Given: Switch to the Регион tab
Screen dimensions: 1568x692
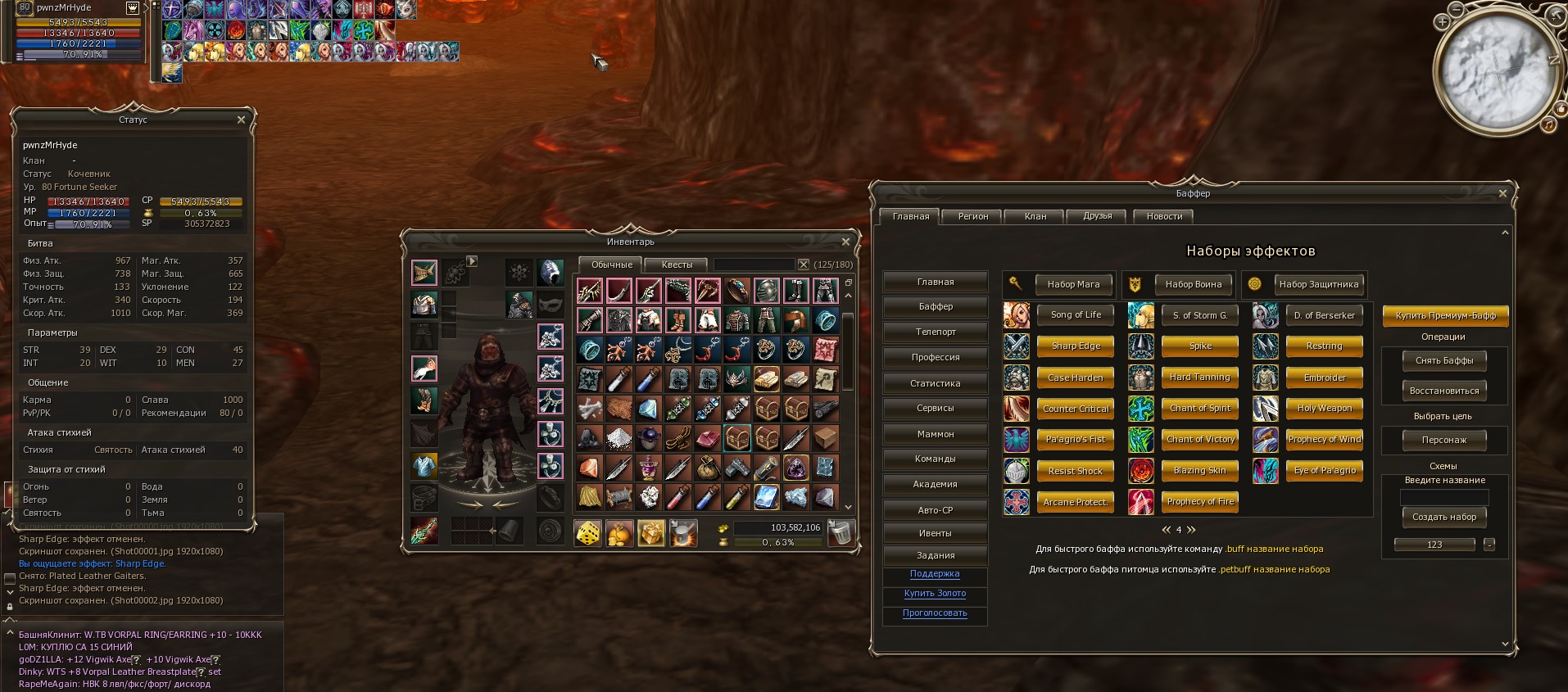Looking at the screenshot, I should pyautogui.click(x=973, y=216).
